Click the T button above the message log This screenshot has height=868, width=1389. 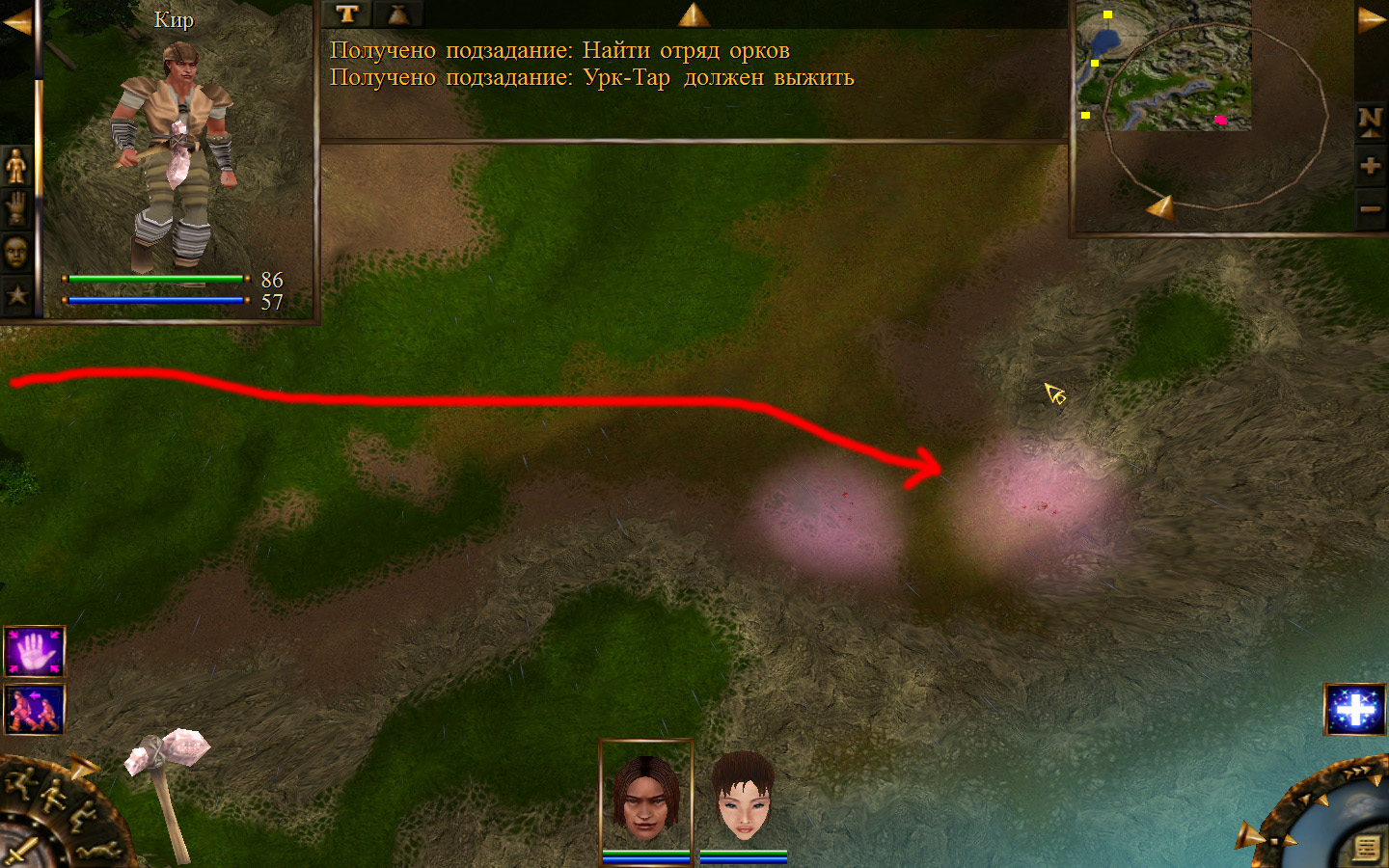click(x=347, y=14)
